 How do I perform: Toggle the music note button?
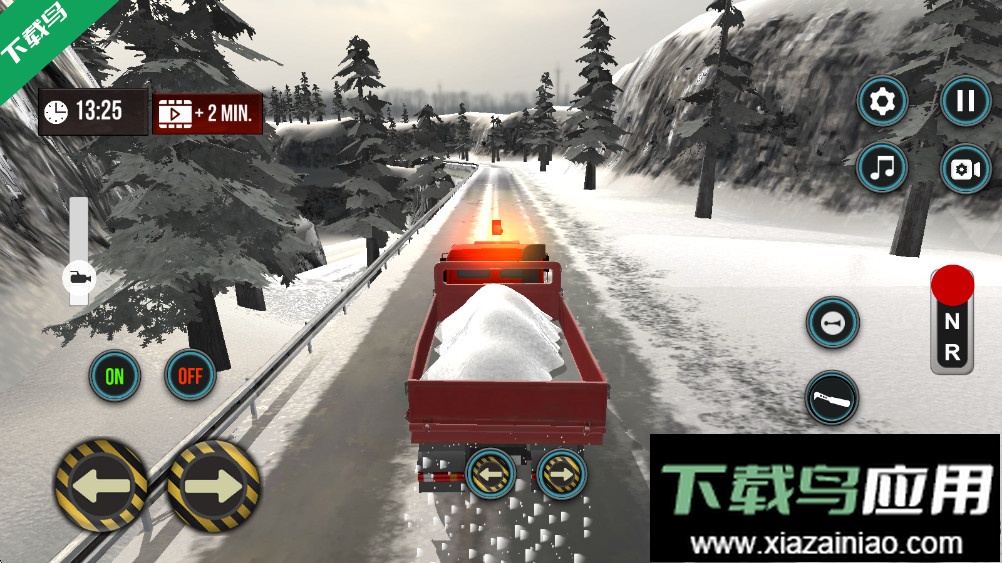[882, 169]
